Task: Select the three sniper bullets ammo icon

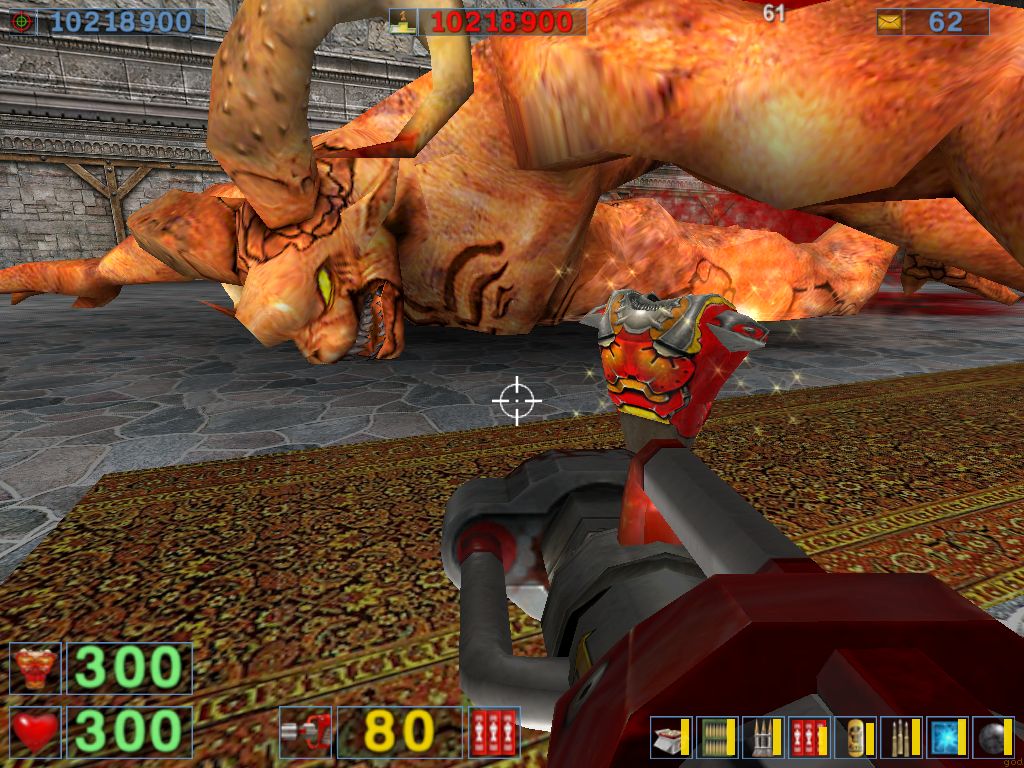Action: pos(899,737)
